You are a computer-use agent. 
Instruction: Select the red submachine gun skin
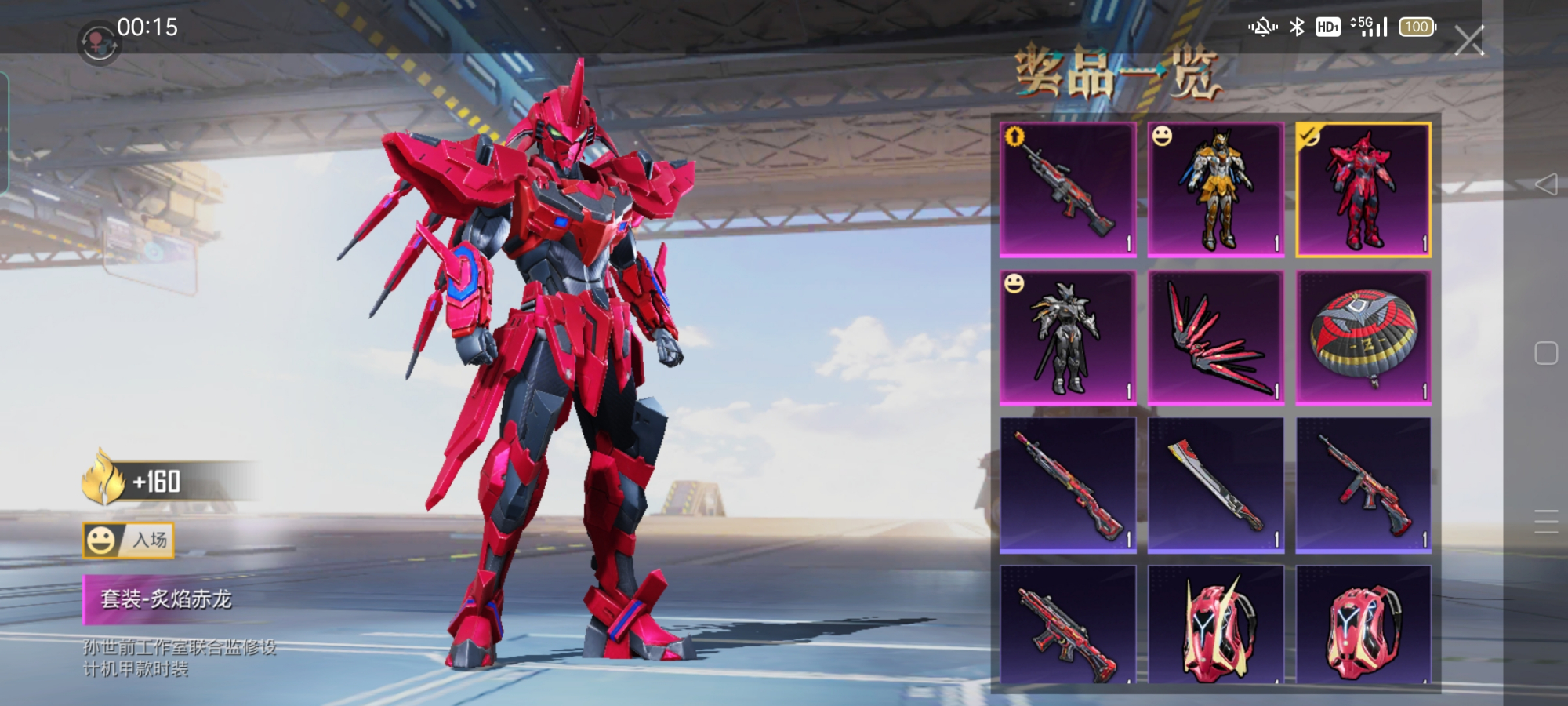1363,486
